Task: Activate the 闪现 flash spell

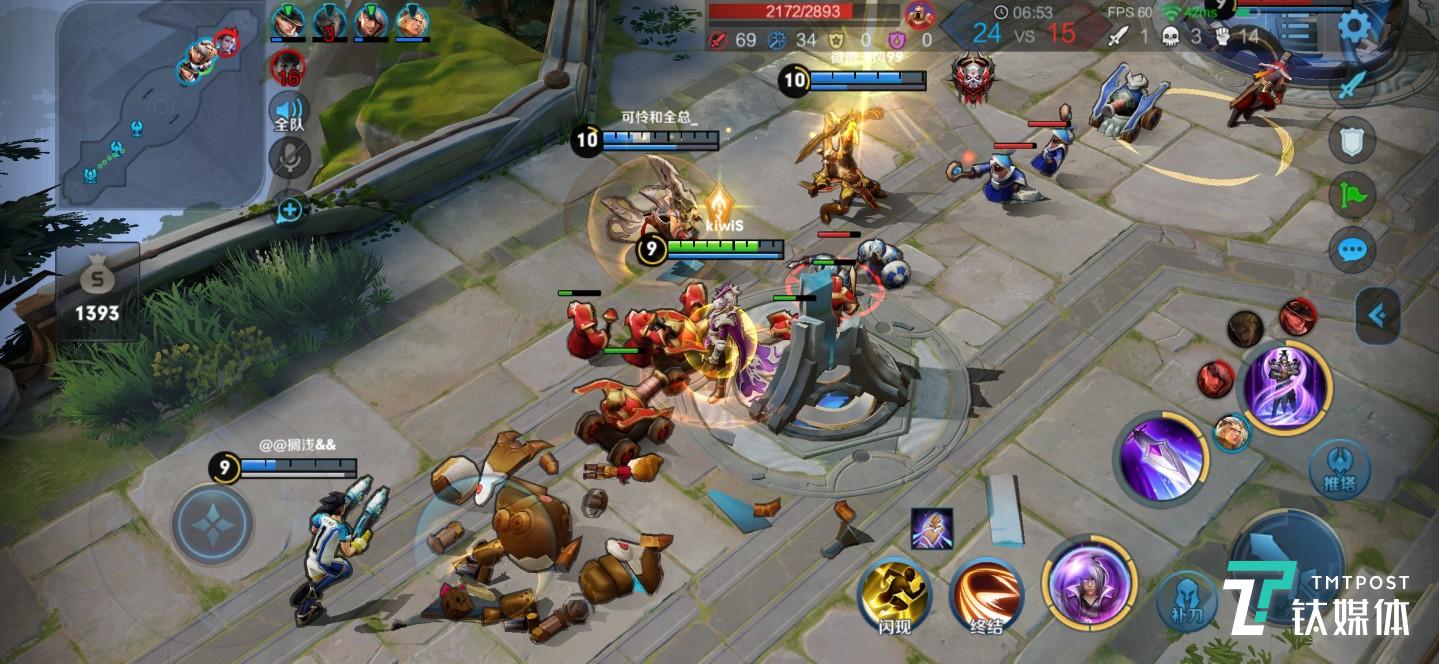Action: (x=895, y=593)
